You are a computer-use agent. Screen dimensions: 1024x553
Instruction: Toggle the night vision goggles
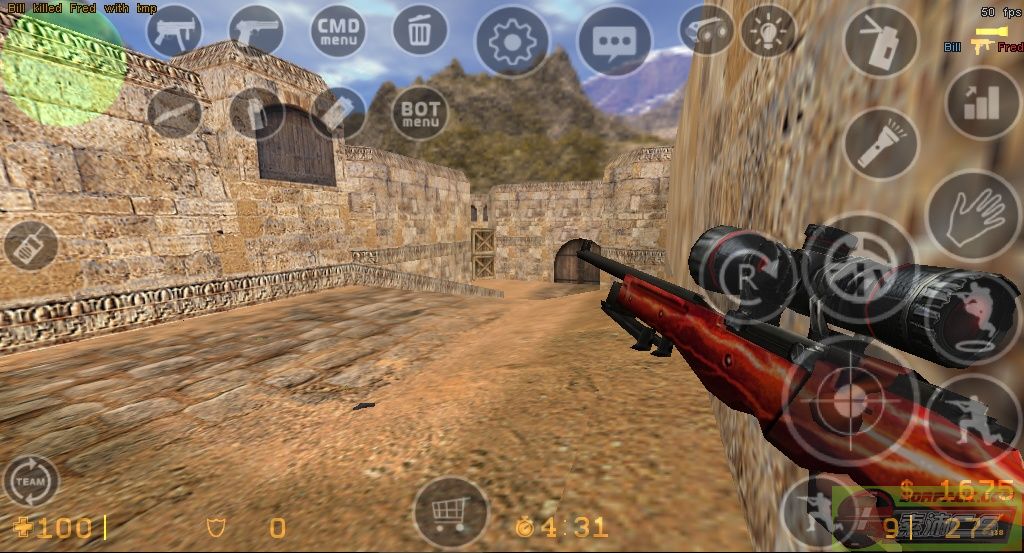tap(706, 30)
